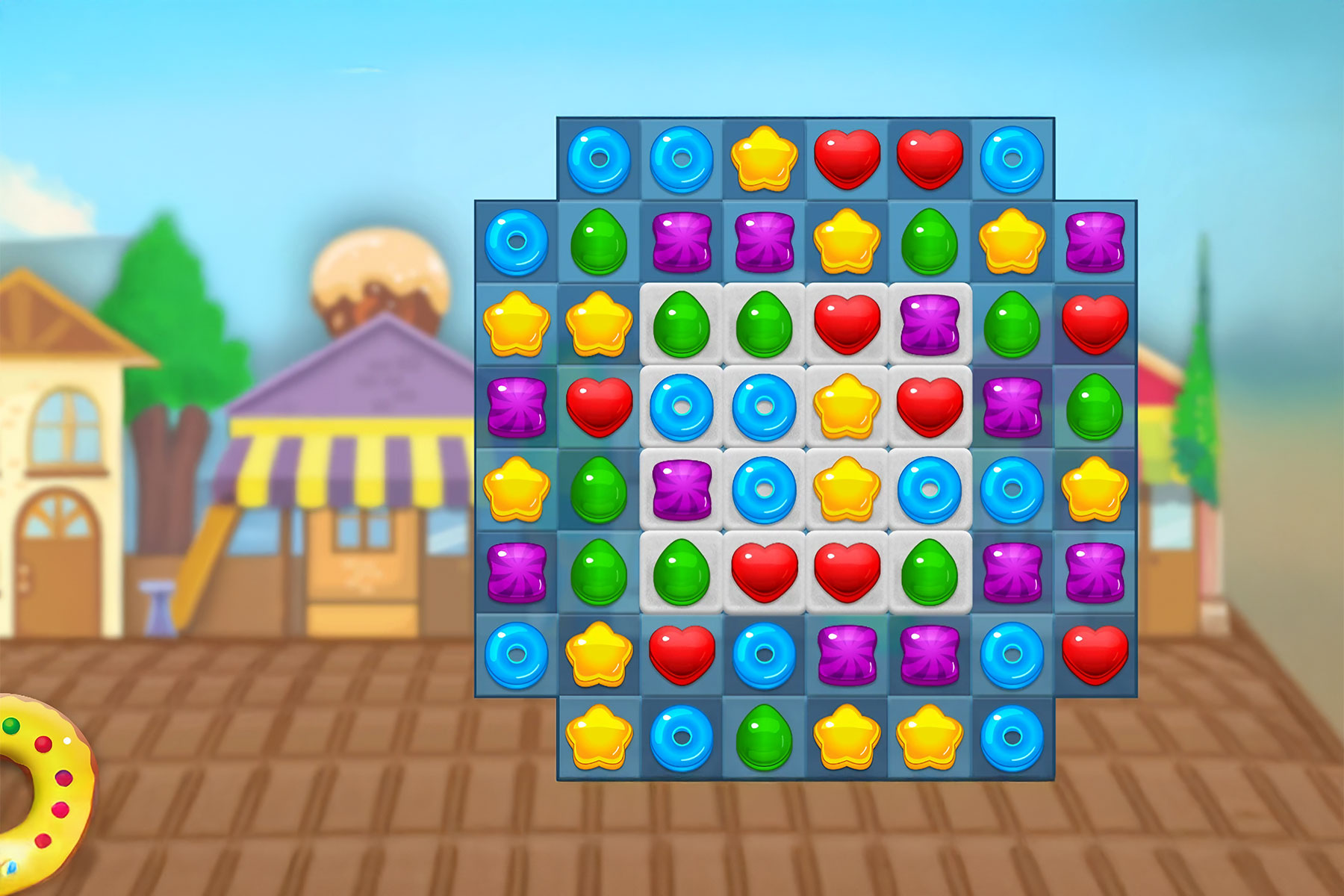Choose red heart on white tile right of a star
The width and height of the screenshot is (1344, 896).
[x=930, y=408]
